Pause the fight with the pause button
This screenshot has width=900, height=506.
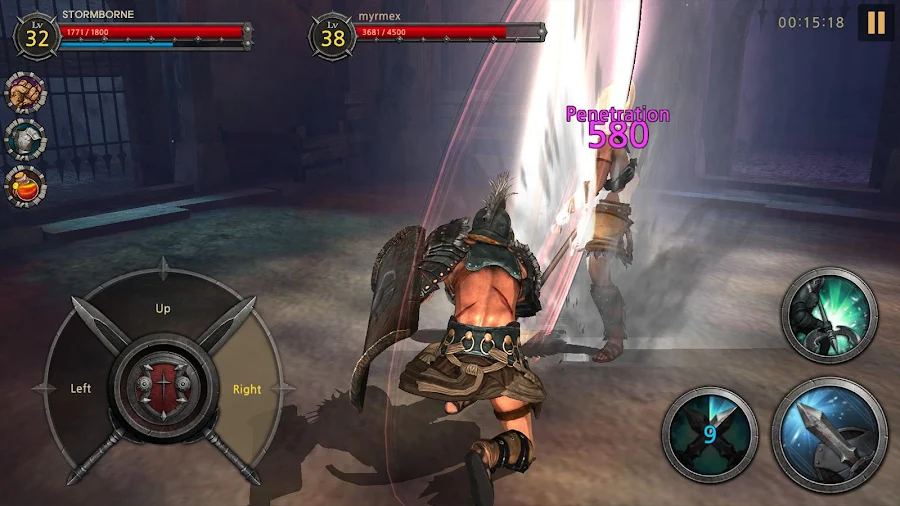point(875,23)
